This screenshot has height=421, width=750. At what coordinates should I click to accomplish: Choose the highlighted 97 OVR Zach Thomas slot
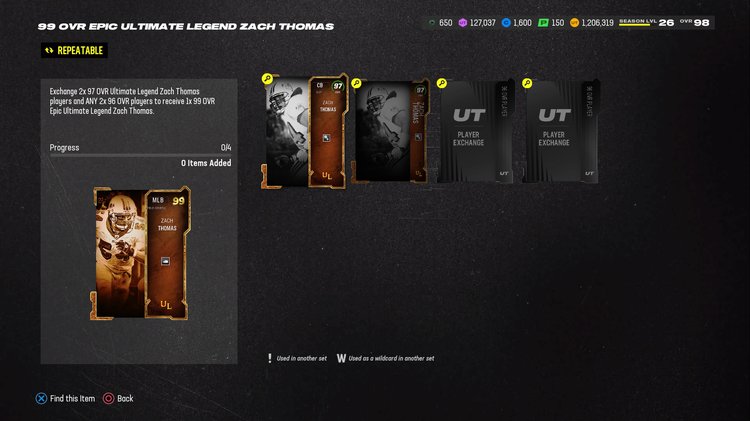point(304,131)
